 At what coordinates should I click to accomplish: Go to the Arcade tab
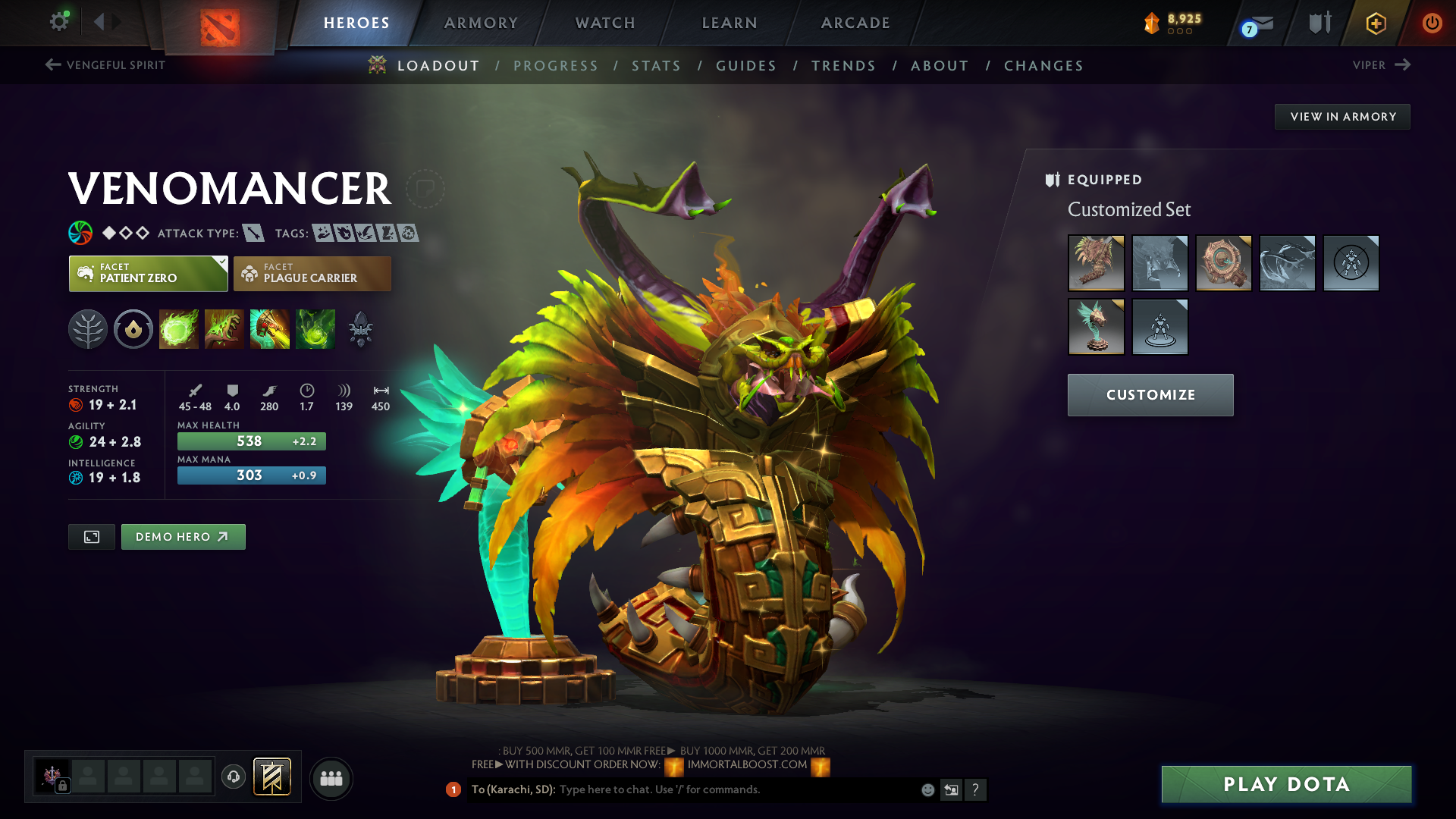(x=855, y=23)
